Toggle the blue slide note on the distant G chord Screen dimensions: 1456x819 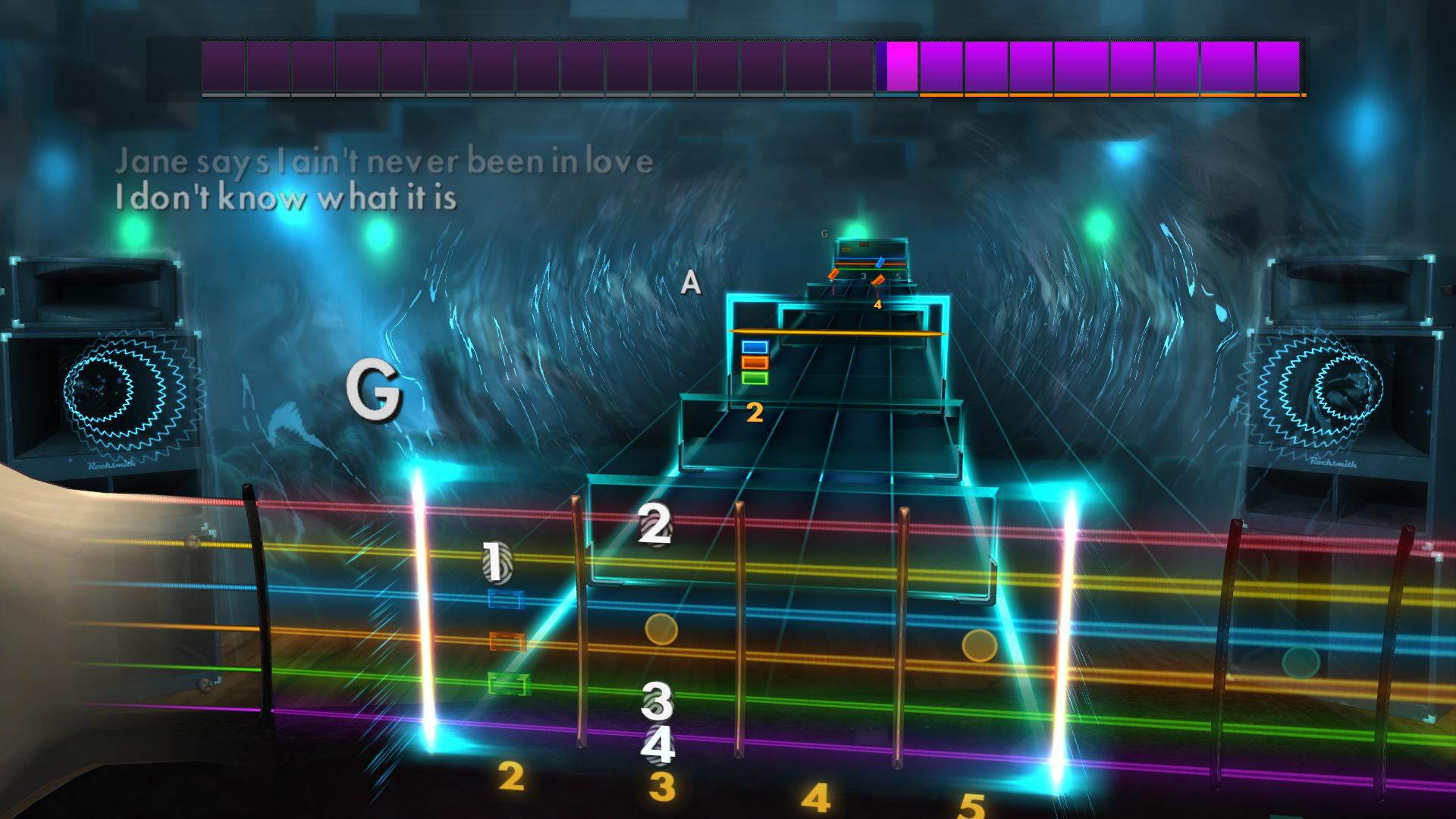click(x=880, y=263)
